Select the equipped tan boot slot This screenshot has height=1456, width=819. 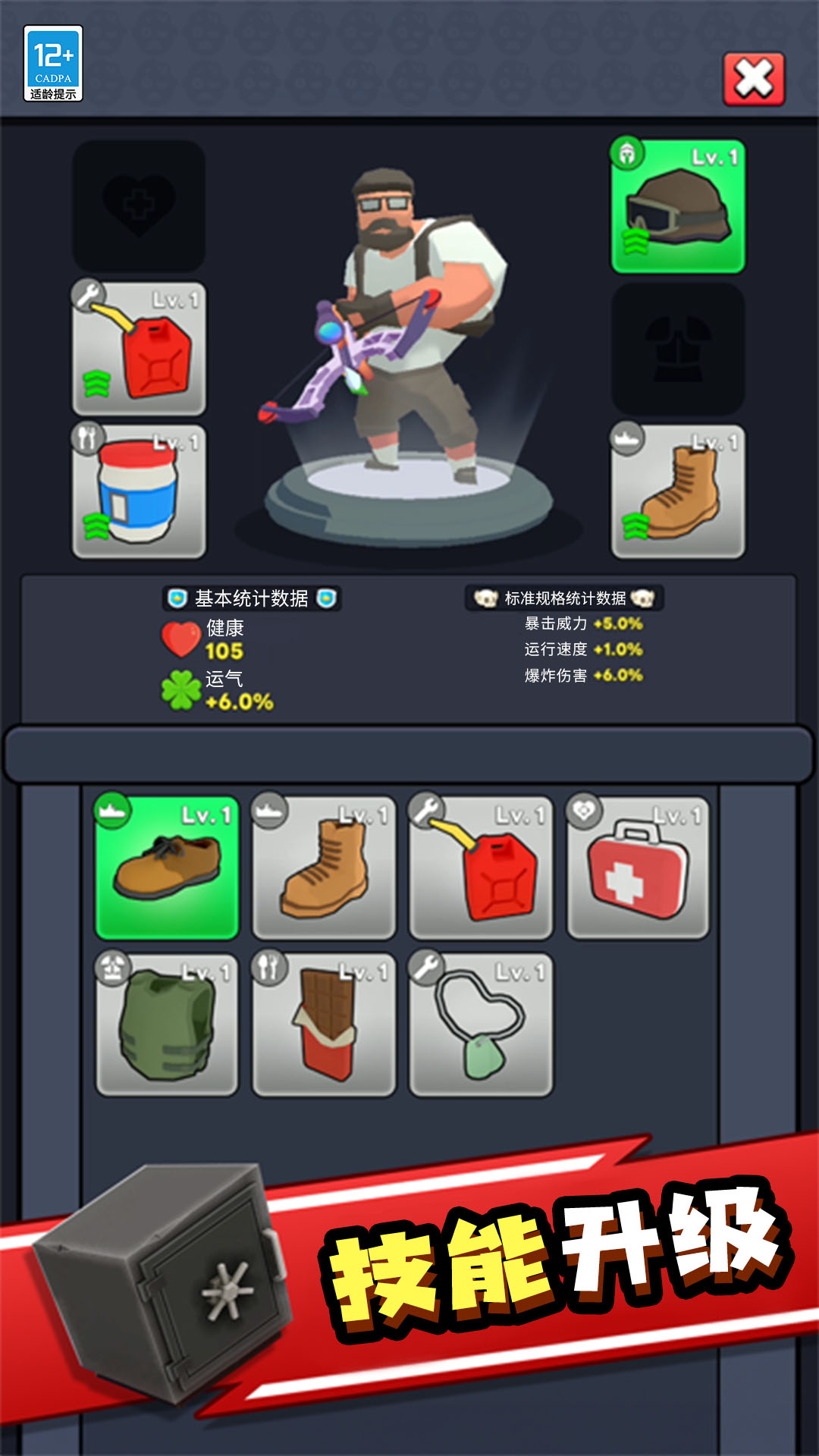coord(678,491)
